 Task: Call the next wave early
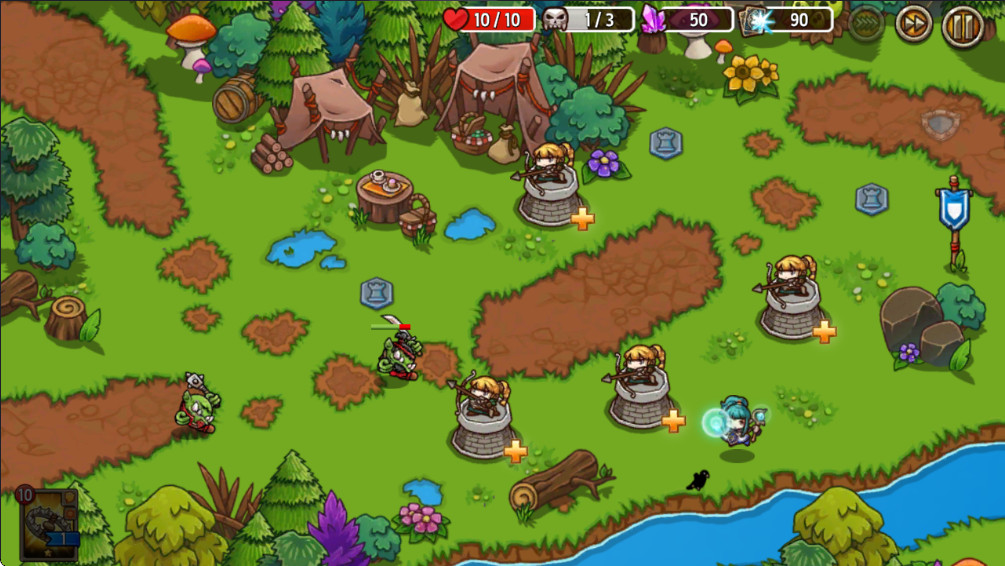tap(866, 22)
